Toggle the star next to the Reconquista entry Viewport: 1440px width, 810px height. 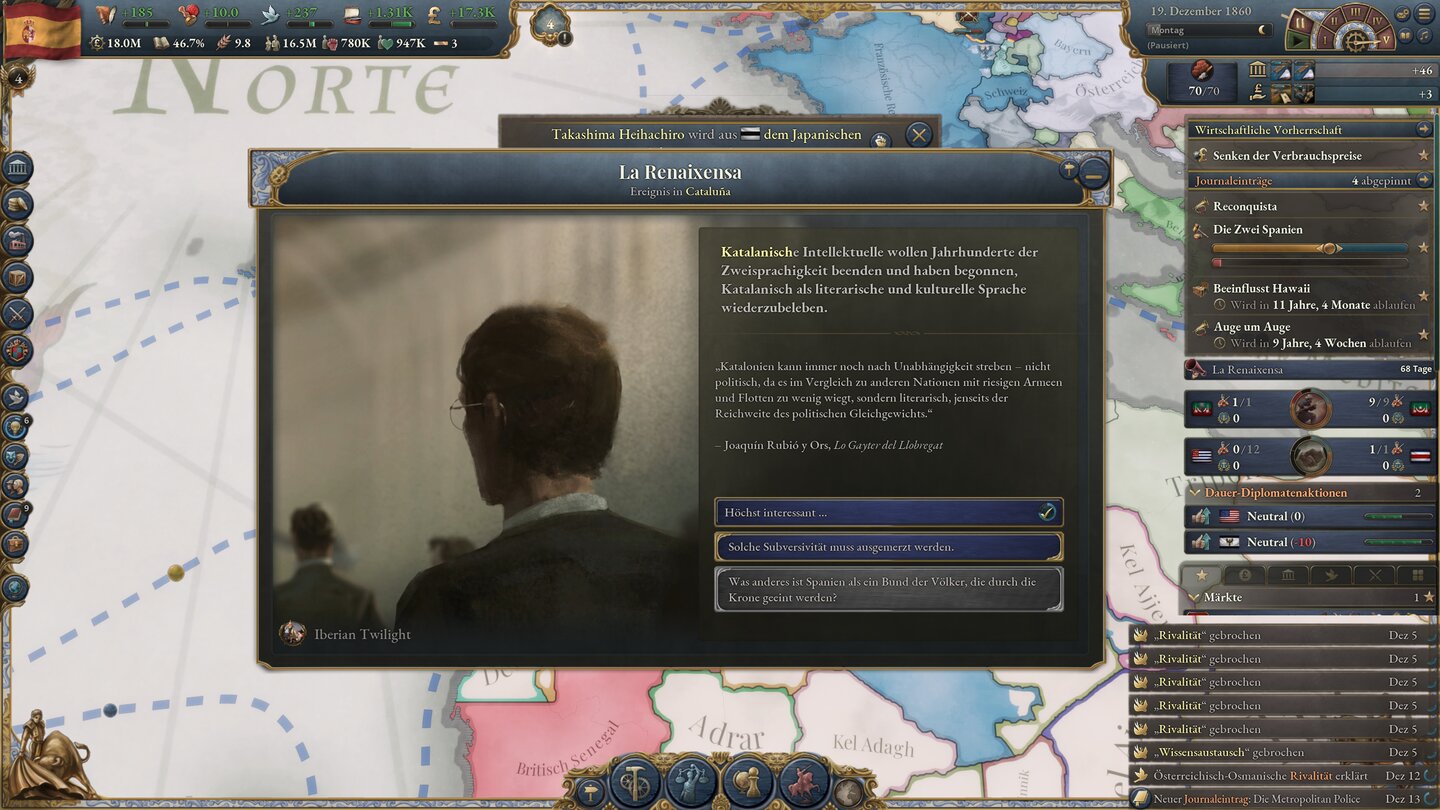(x=1423, y=206)
